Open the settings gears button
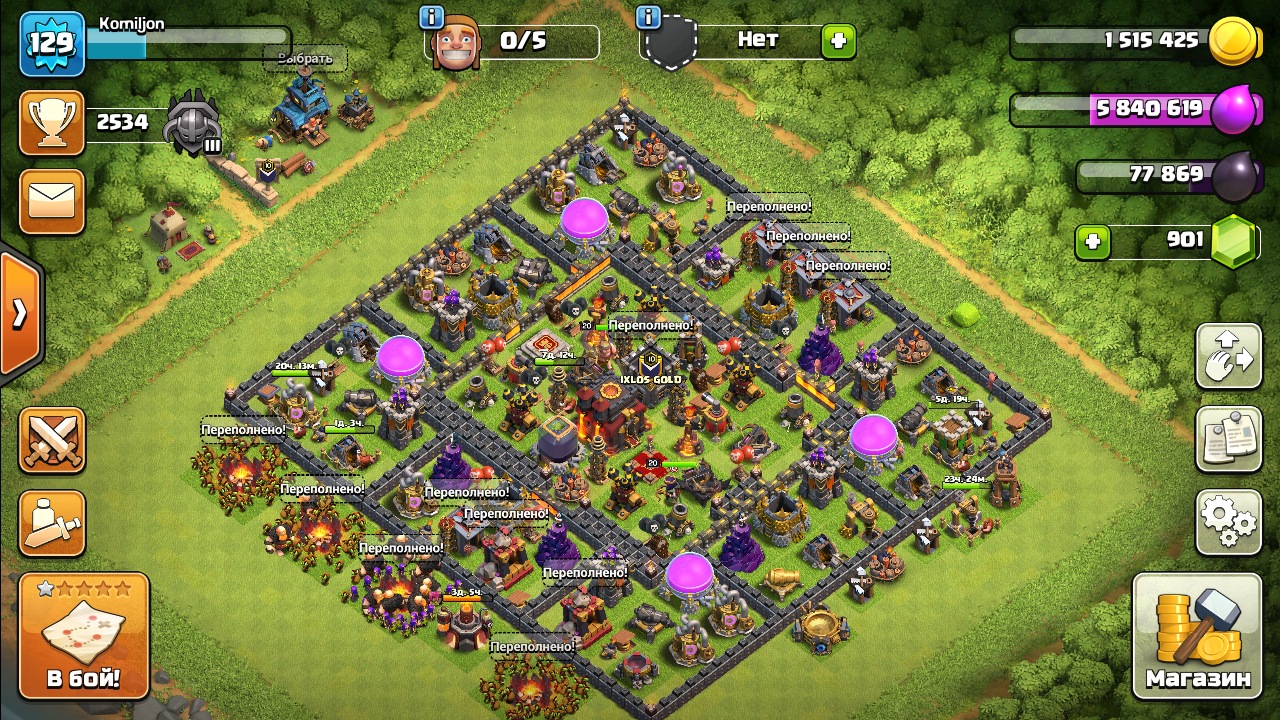This screenshot has width=1280, height=720. [x=1228, y=521]
